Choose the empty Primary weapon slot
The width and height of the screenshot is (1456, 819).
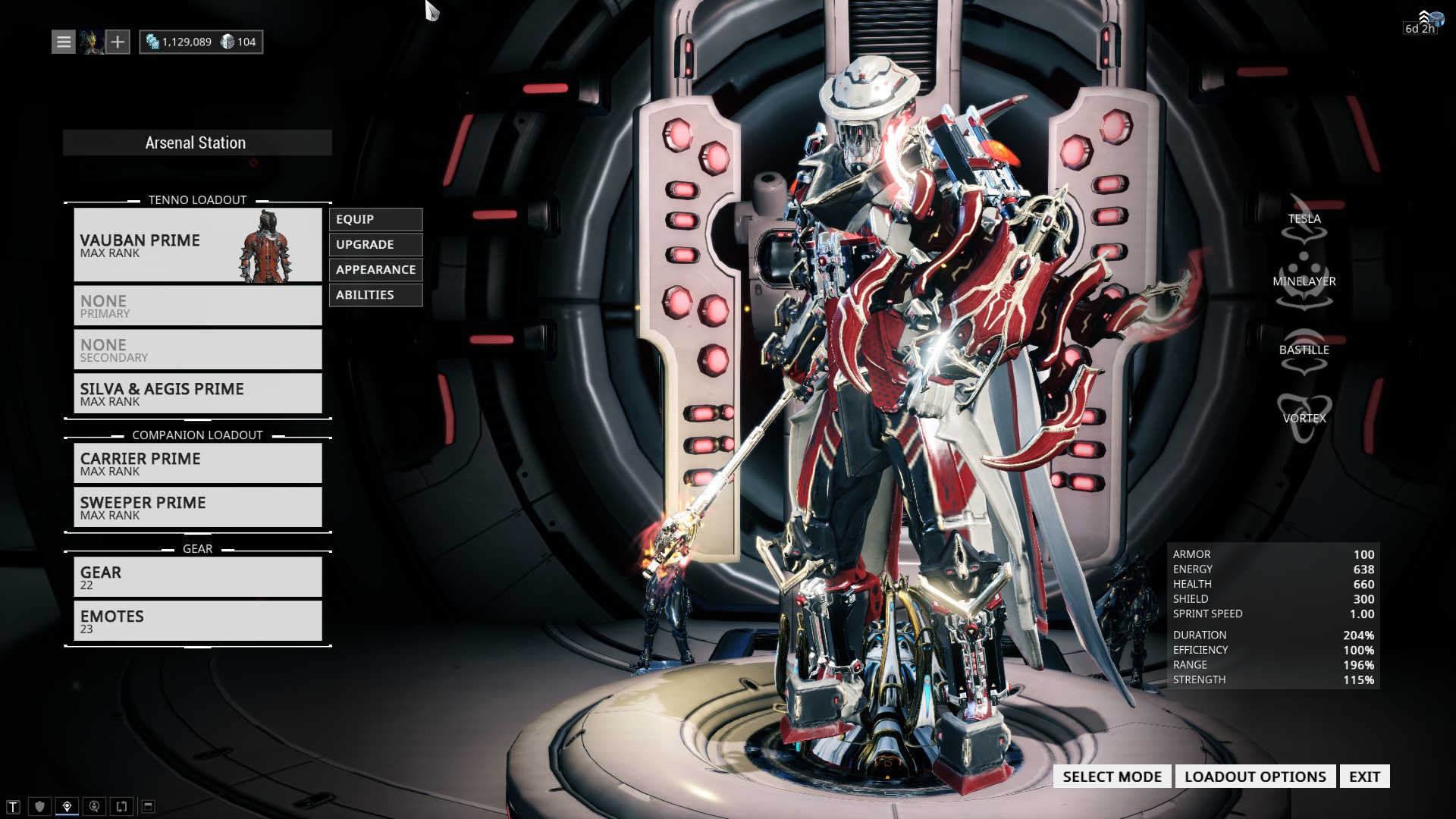[197, 306]
